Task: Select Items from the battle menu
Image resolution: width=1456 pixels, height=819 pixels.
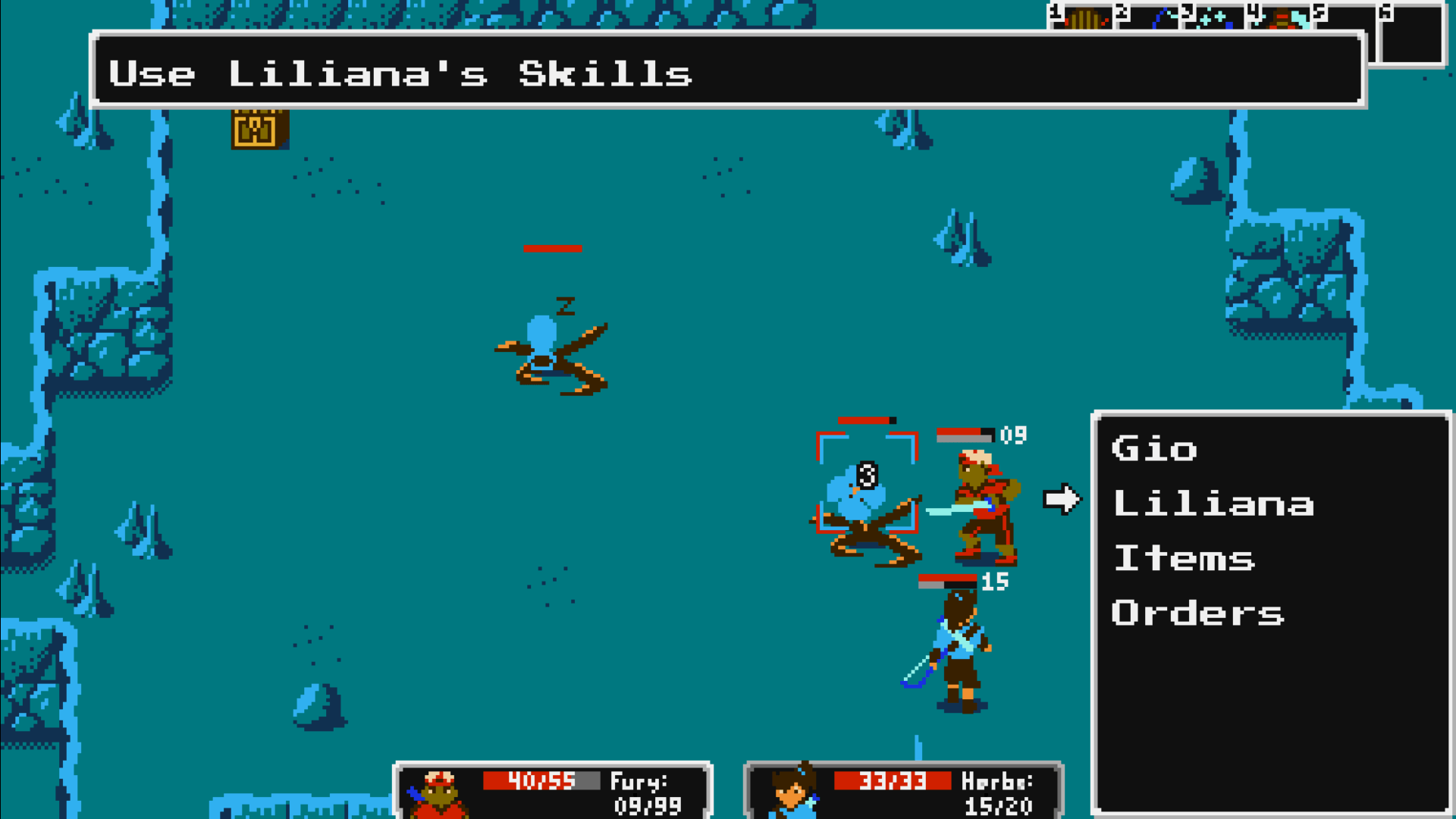Action: pyautogui.click(x=1185, y=558)
